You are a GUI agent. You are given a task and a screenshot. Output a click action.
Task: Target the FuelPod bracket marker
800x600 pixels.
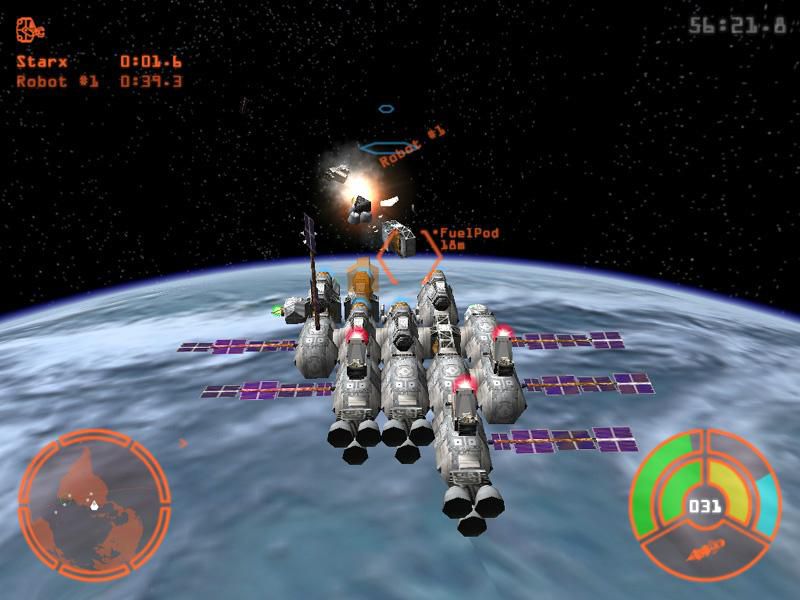pos(410,257)
